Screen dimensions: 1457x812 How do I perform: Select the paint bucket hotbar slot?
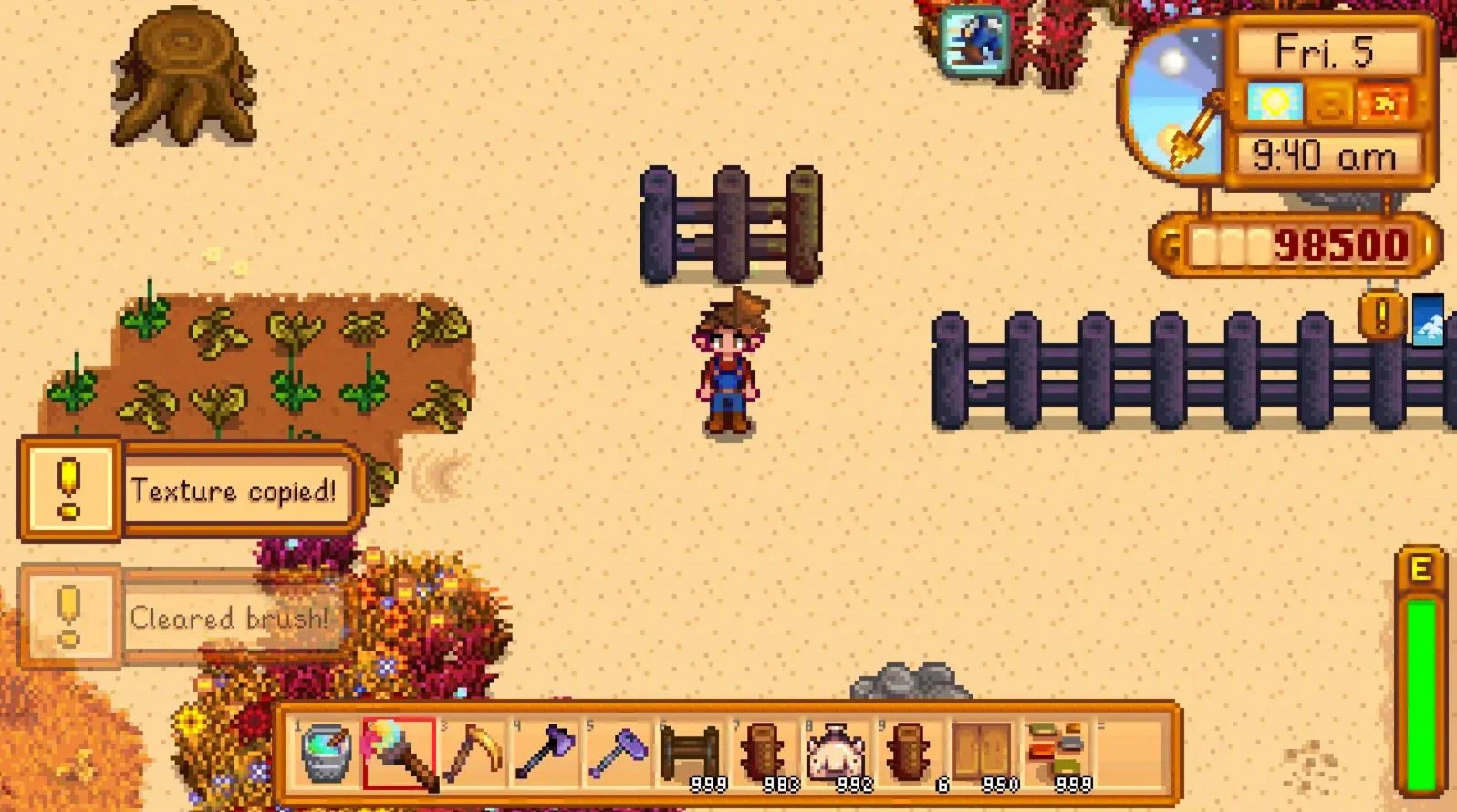click(x=325, y=755)
